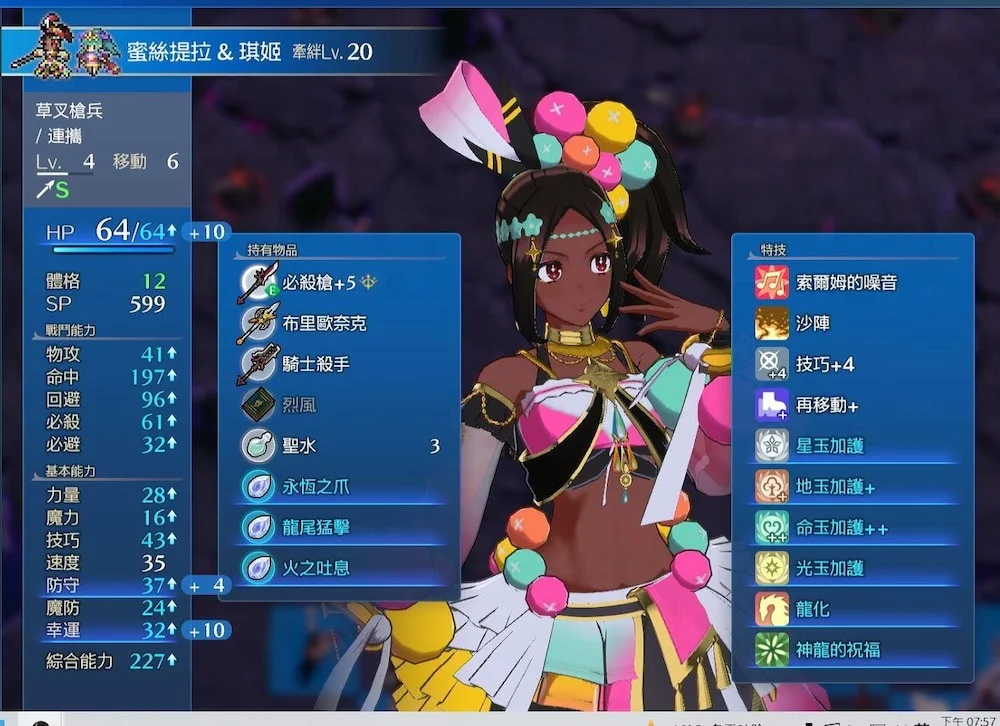Inspect the 技巧+4 skill
Viewport: 1000px width, 726px height.
tap(825, 364)
